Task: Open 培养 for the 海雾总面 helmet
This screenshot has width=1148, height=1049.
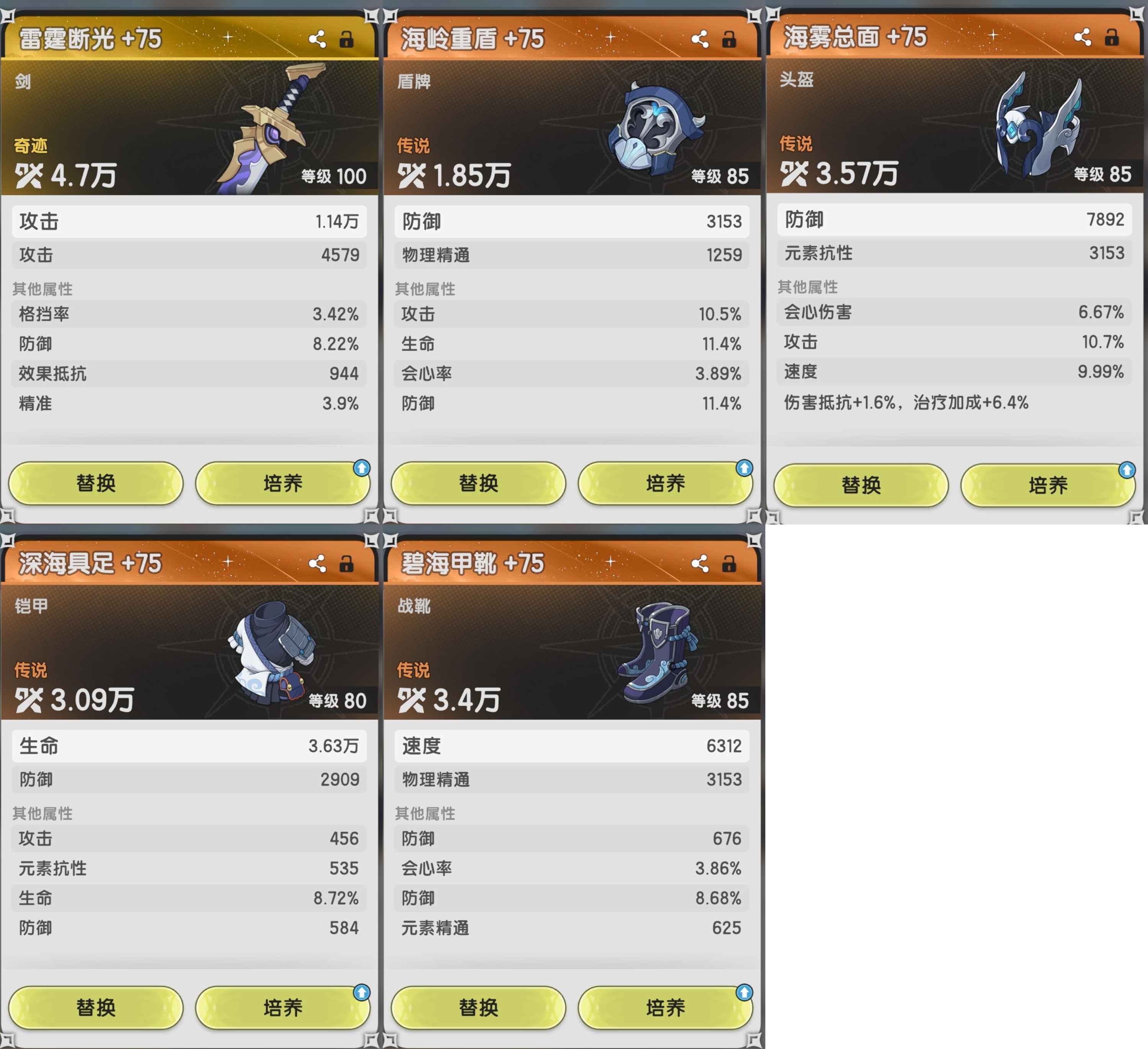Action: (x=1048, y=485)
